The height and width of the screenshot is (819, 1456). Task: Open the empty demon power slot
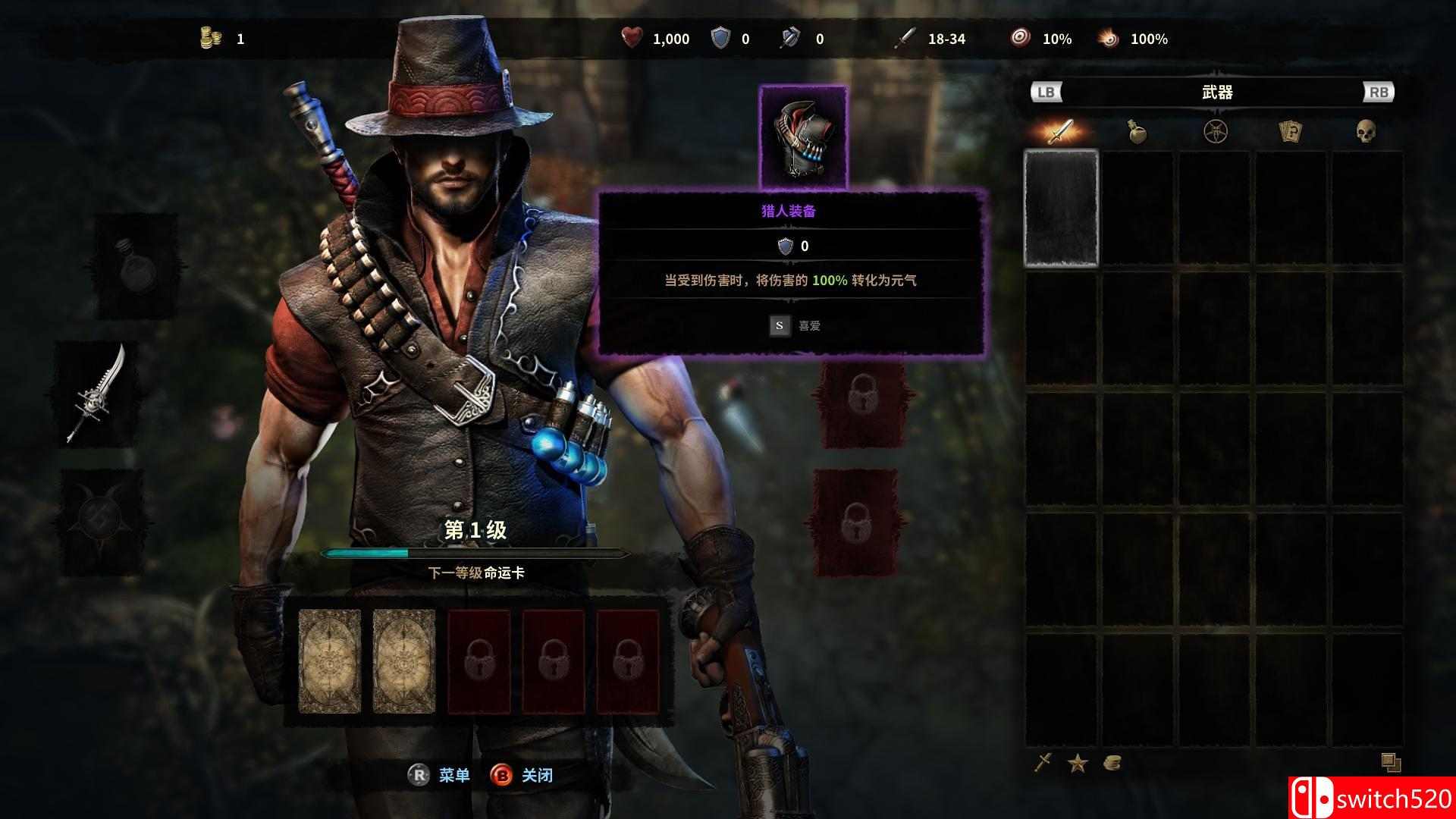tap(102, 519)
